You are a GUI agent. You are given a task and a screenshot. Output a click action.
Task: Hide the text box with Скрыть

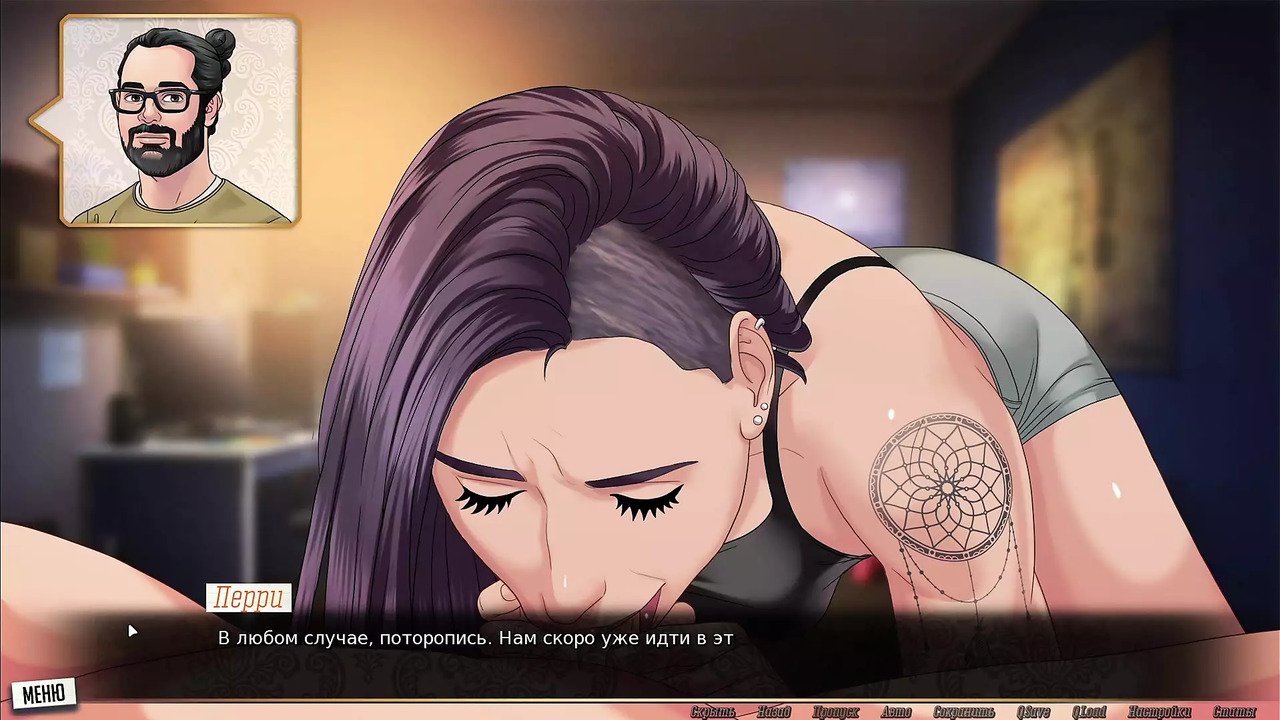point(713,712)
